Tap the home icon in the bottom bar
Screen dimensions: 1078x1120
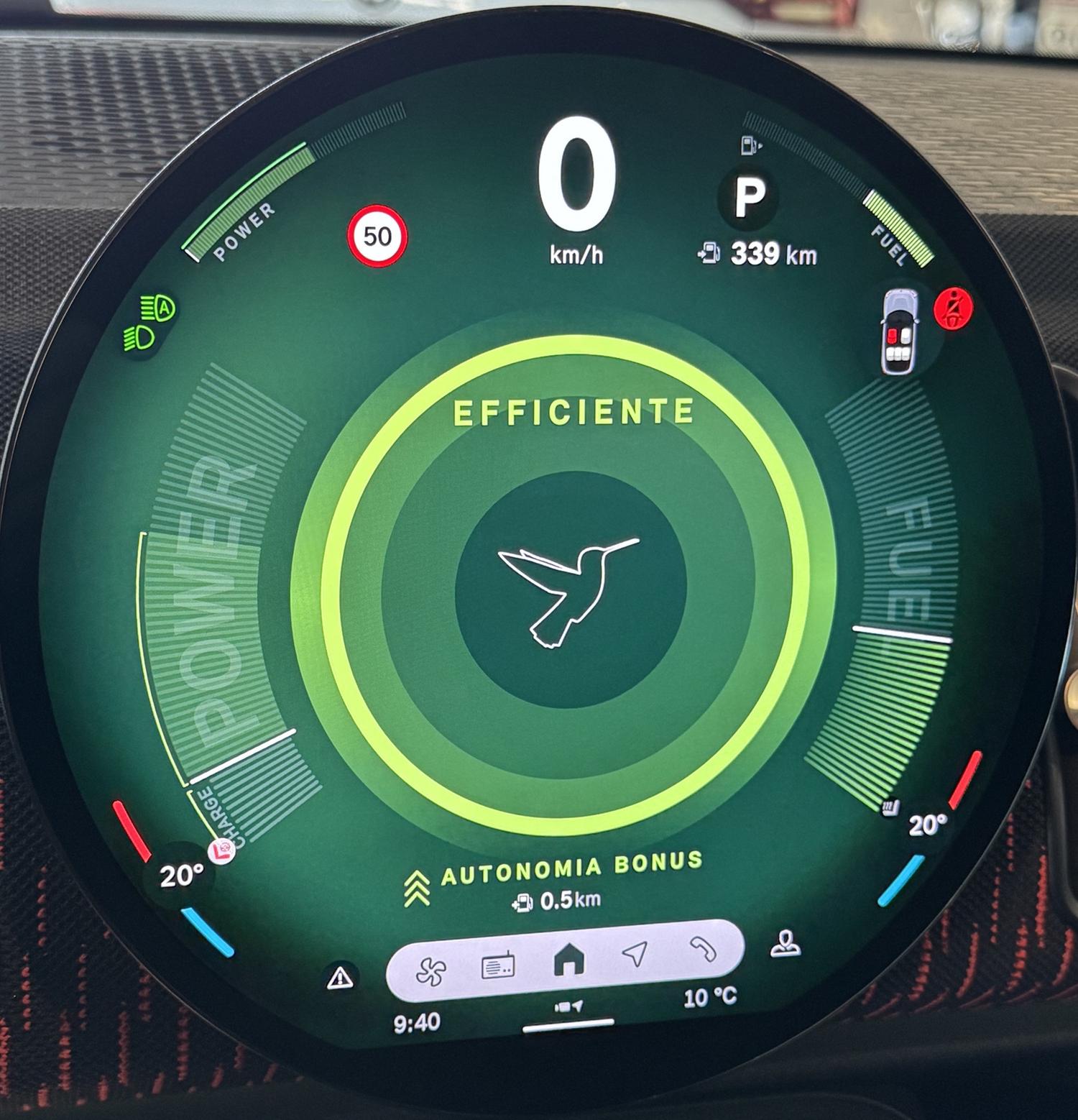569,960
